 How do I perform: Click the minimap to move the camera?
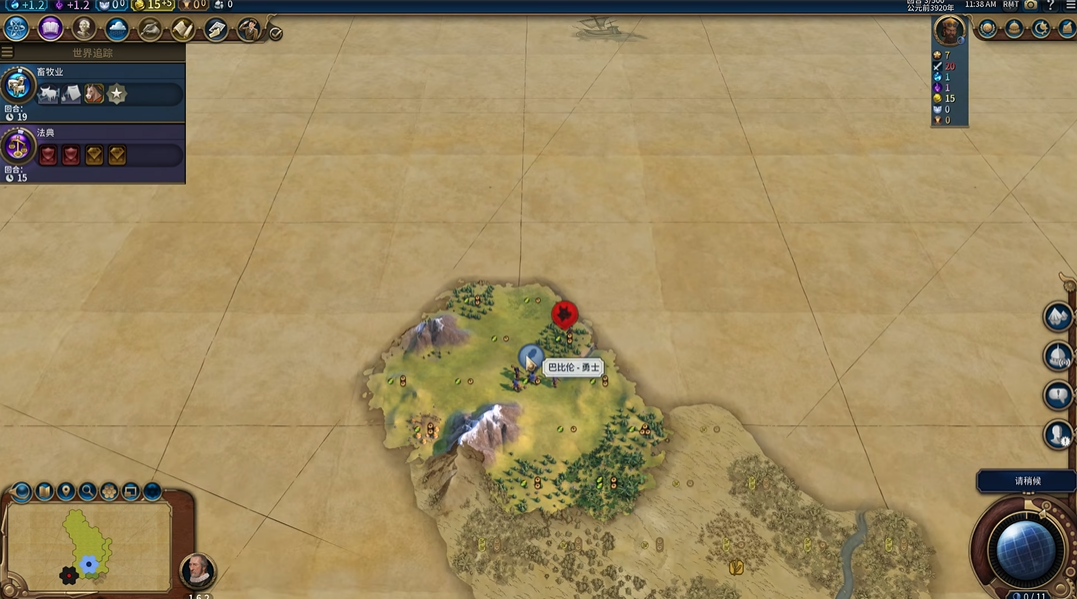coord(88,547)
